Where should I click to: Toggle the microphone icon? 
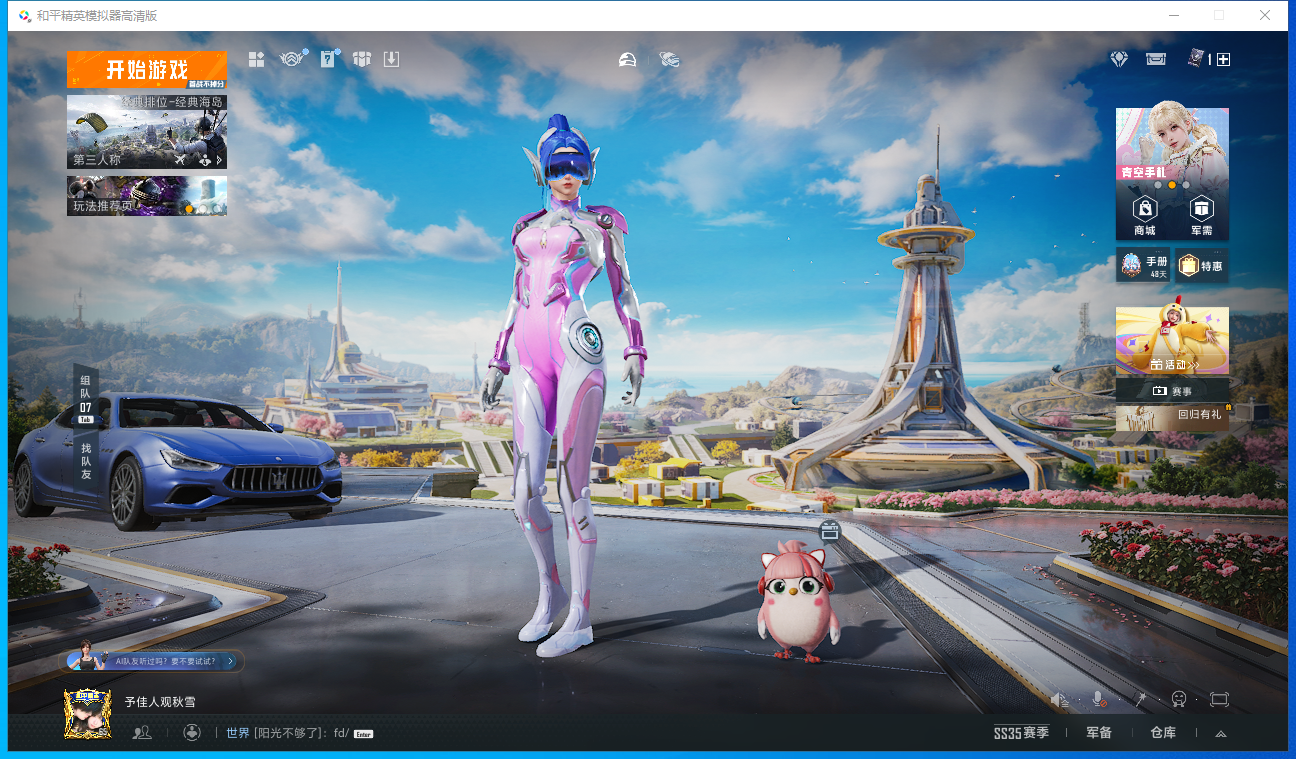[1098, 700]
